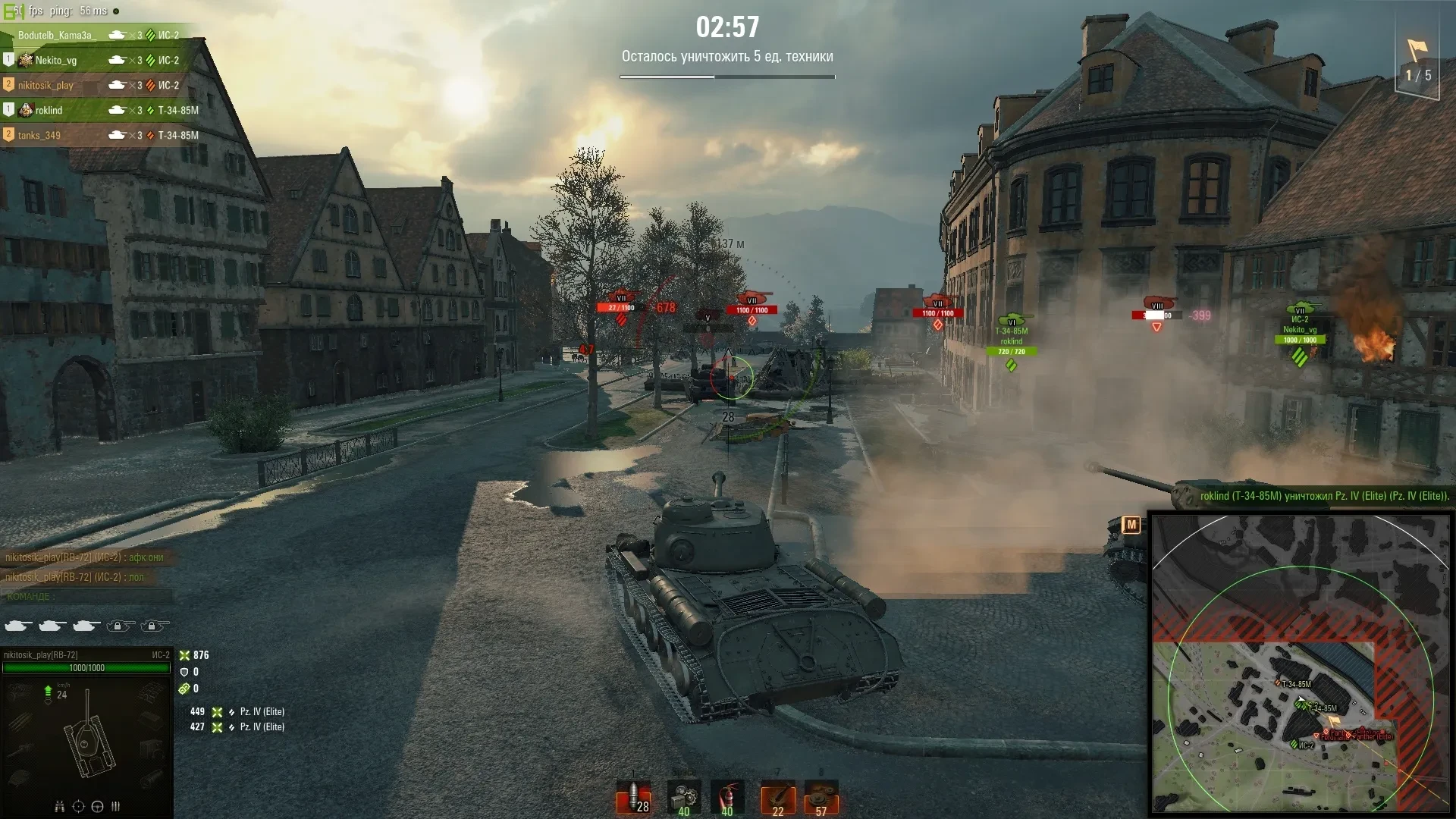
Task: Select Bodutelb_Kama3a_ row in the team list
Action: coord(57,36)
